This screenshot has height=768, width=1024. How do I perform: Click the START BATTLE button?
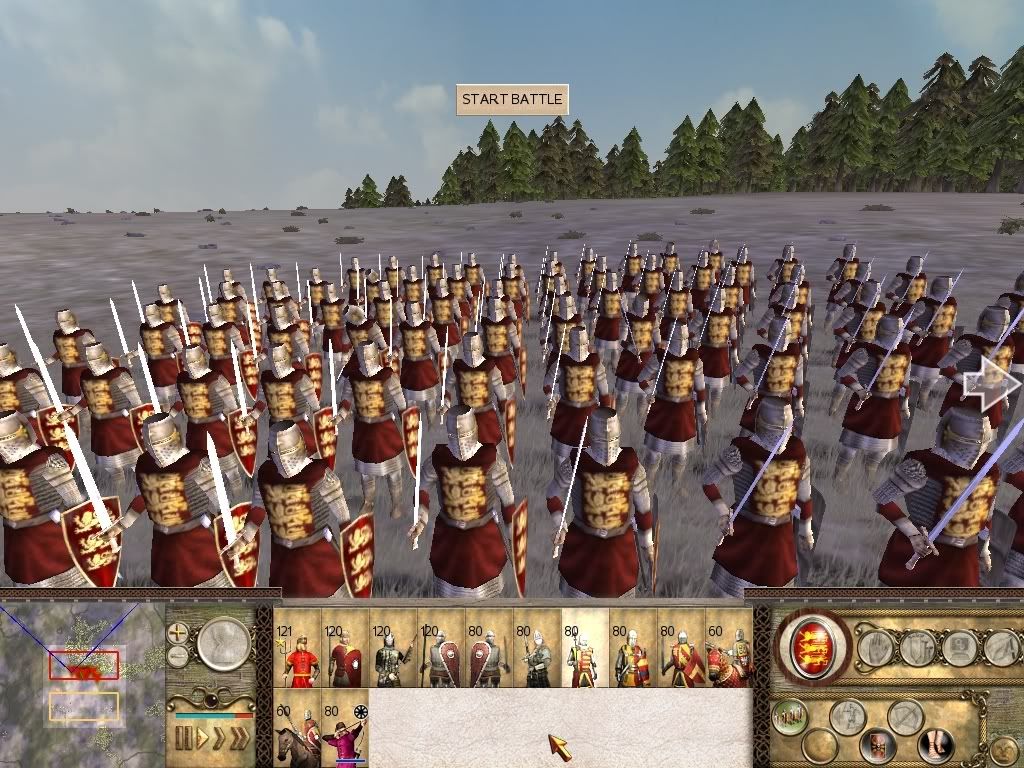(512, 100)
